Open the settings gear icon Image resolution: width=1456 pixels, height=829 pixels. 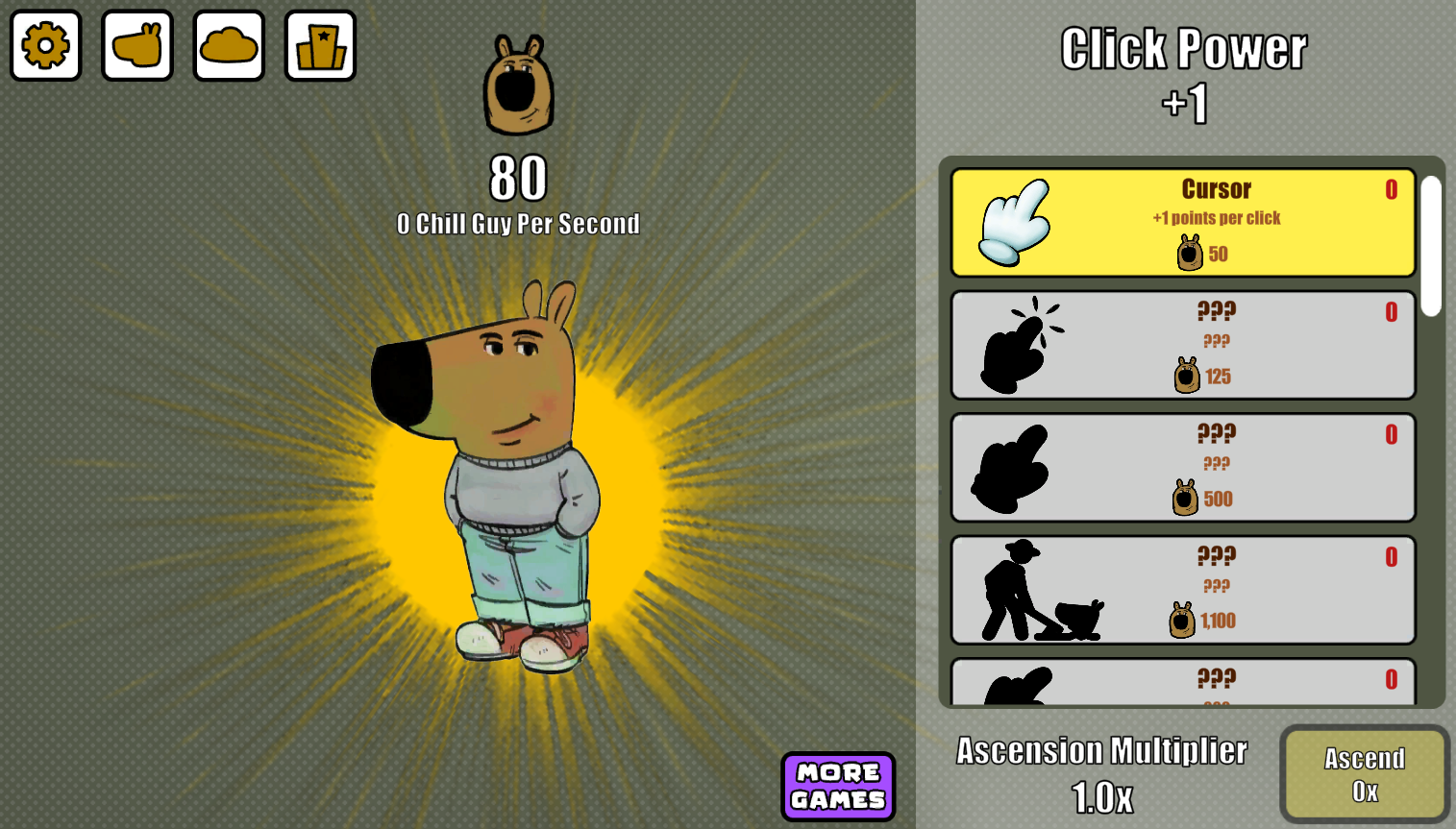coord(45,45)
